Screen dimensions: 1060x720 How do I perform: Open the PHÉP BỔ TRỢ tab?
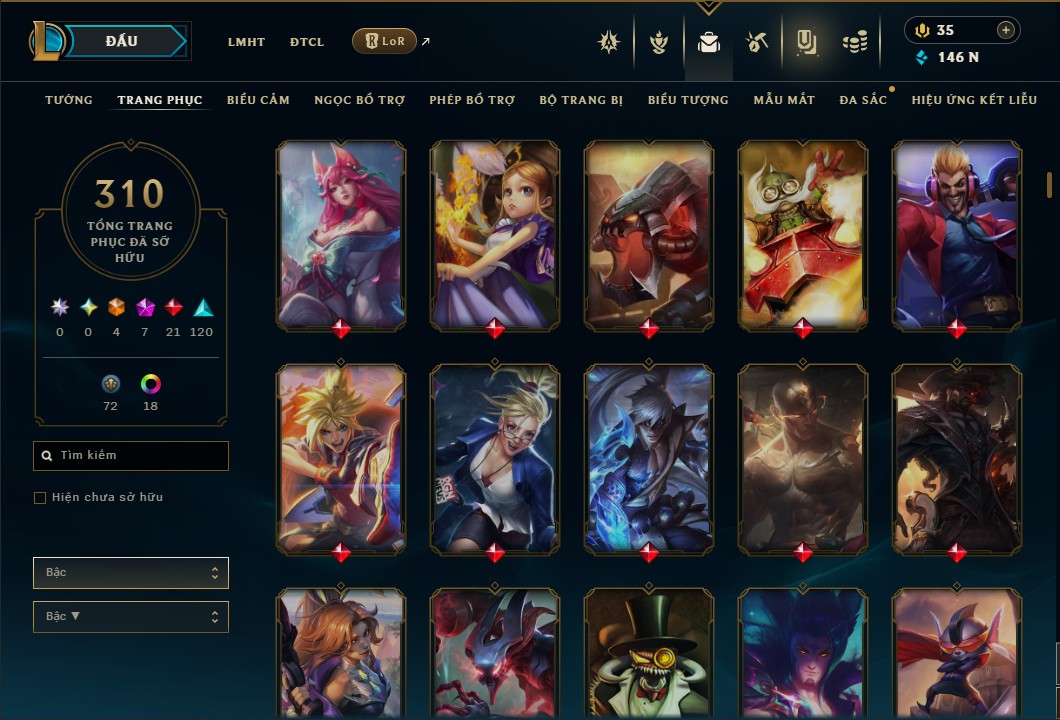pyautogui.click(x=472, y=100)
